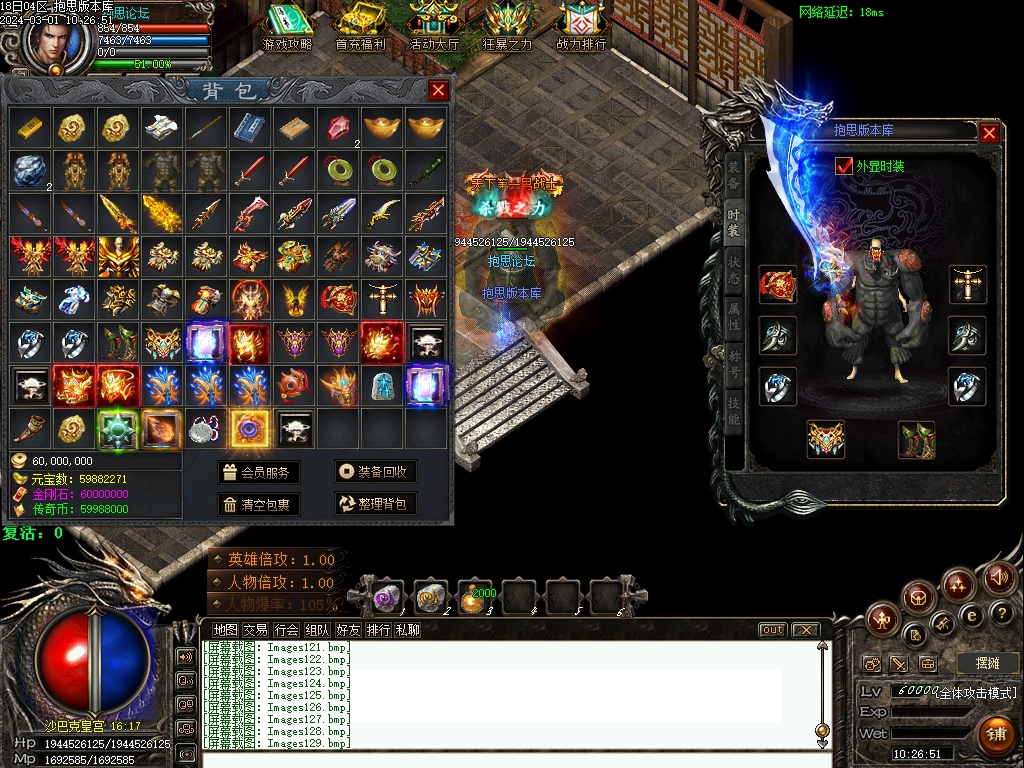Close the character panel
The width and height of the screenshot is (1024, 768).
tap(989, 133)
